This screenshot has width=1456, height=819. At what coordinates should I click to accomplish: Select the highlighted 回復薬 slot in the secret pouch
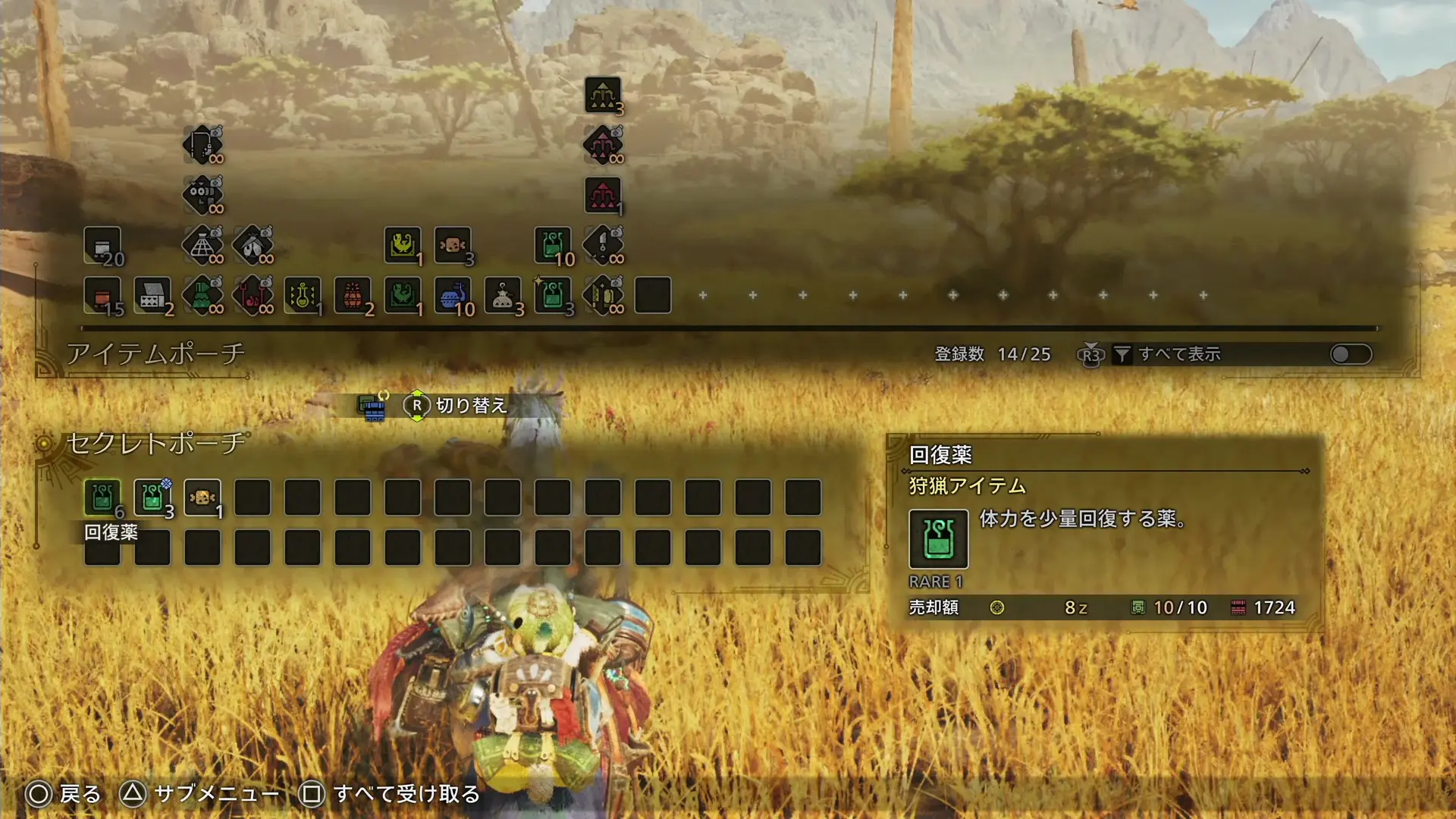point(102,497)
